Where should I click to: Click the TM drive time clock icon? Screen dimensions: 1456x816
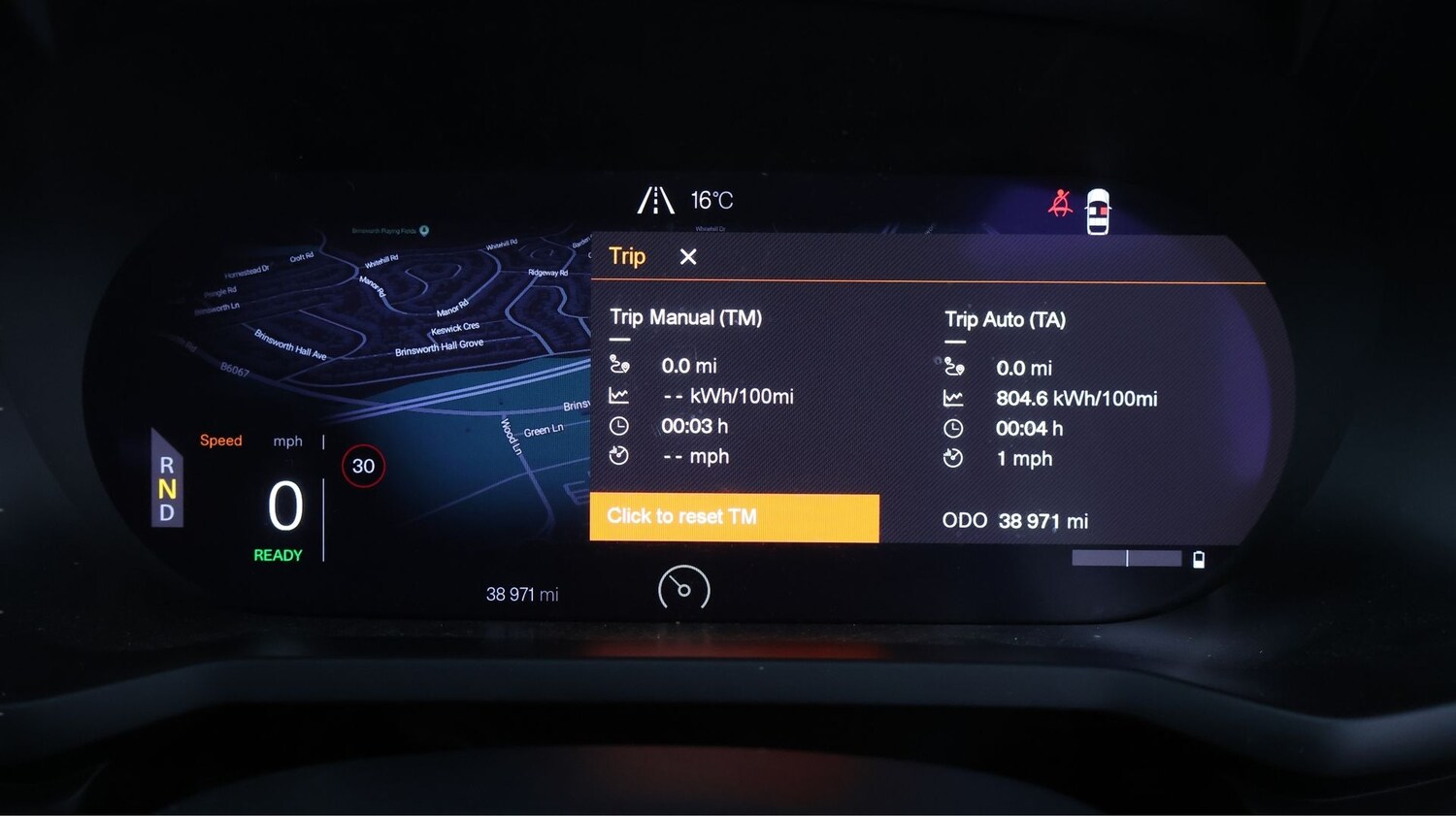[x=618, y=426]
